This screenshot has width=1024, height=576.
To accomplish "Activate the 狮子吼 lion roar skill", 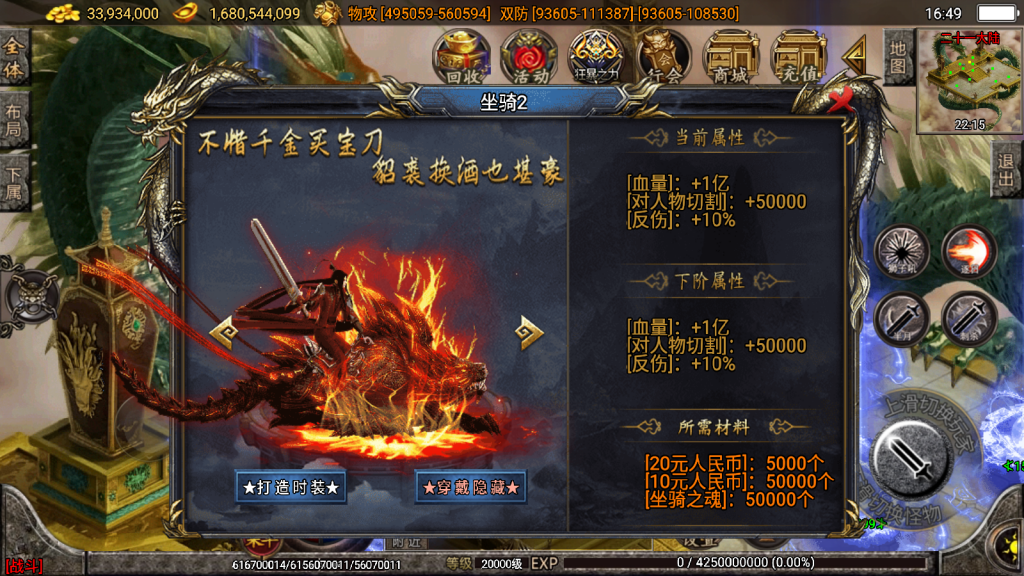I will [902, 250].
